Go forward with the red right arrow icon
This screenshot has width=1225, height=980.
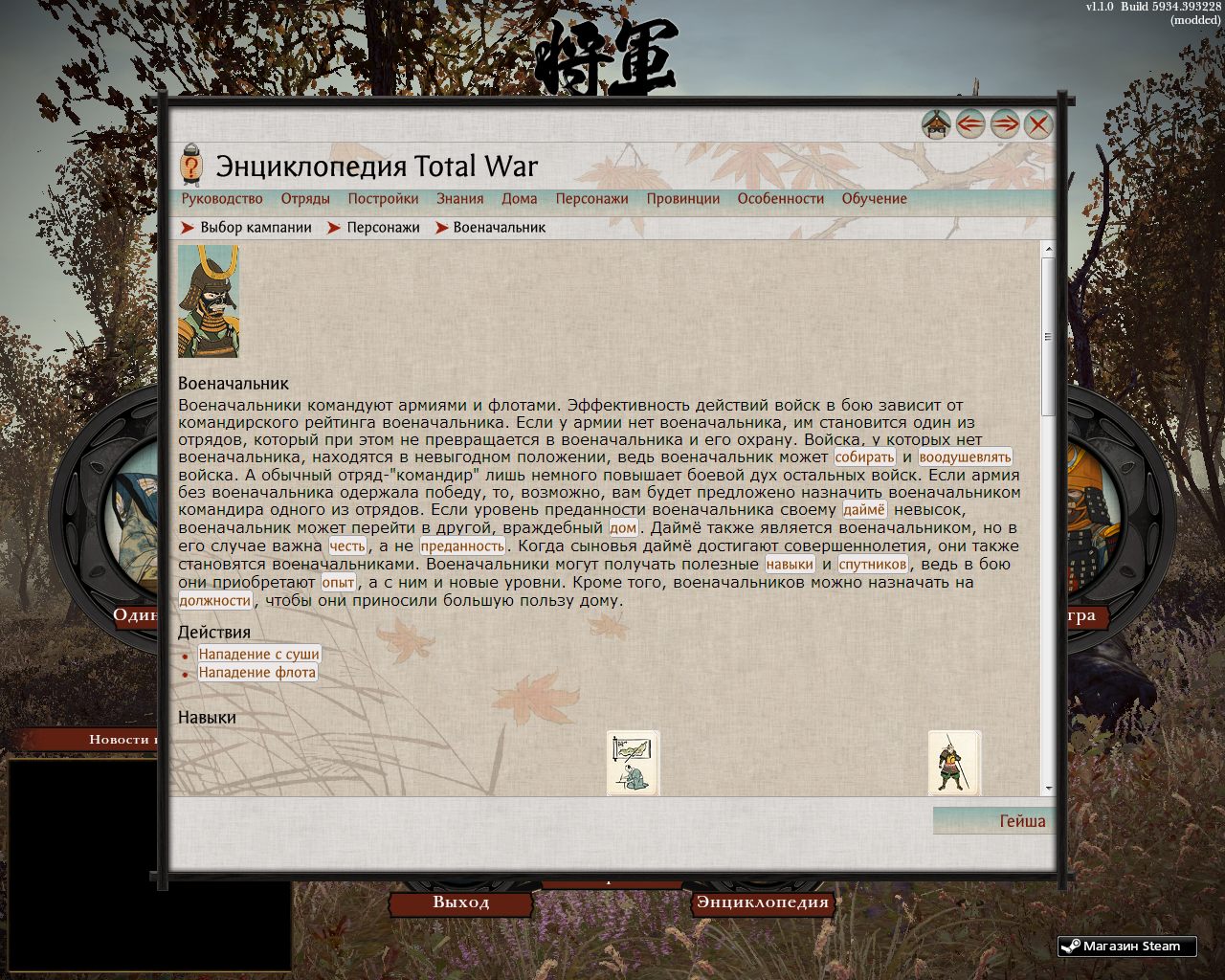point(1005,123)
